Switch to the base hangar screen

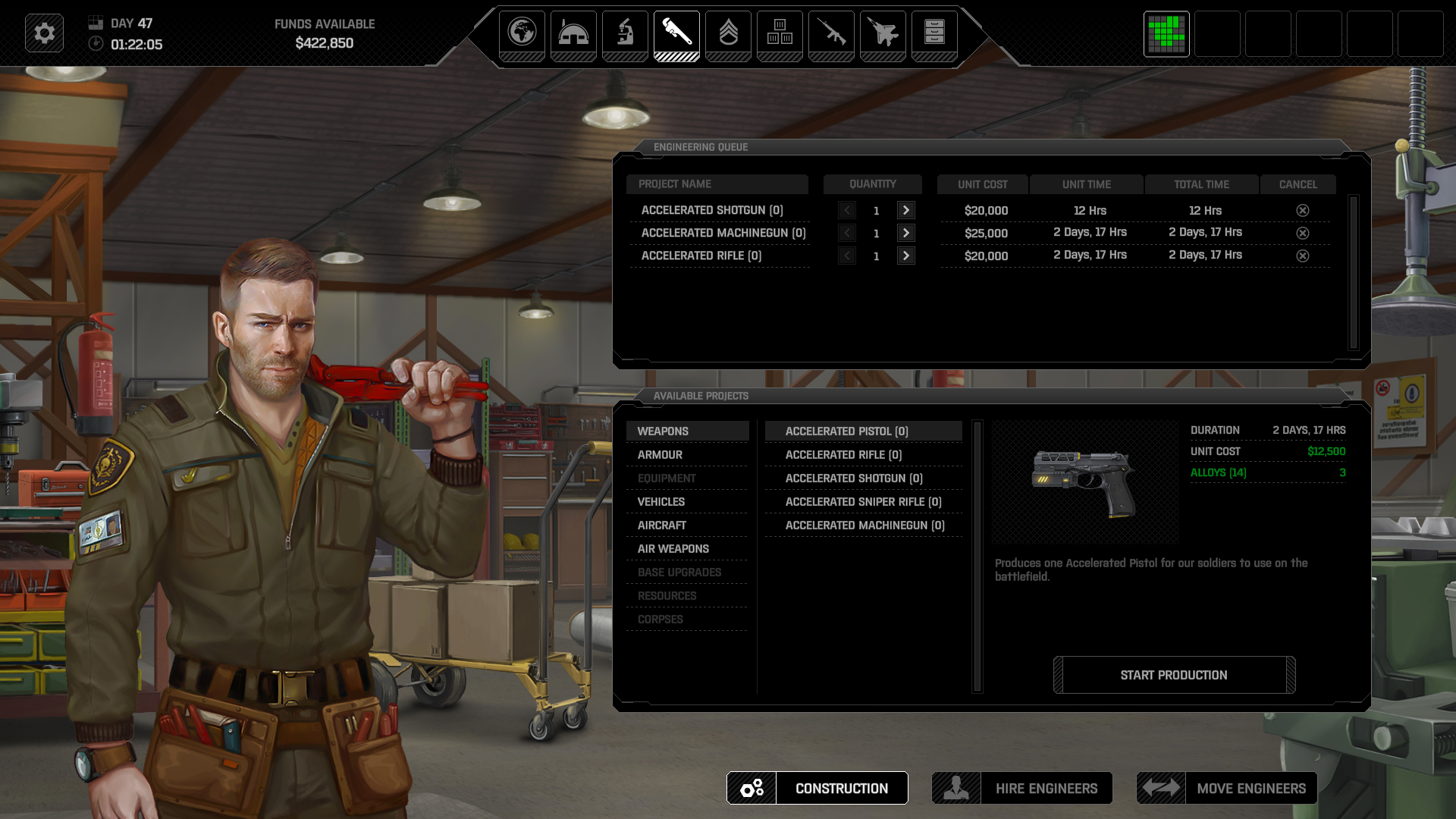[573, 33]
